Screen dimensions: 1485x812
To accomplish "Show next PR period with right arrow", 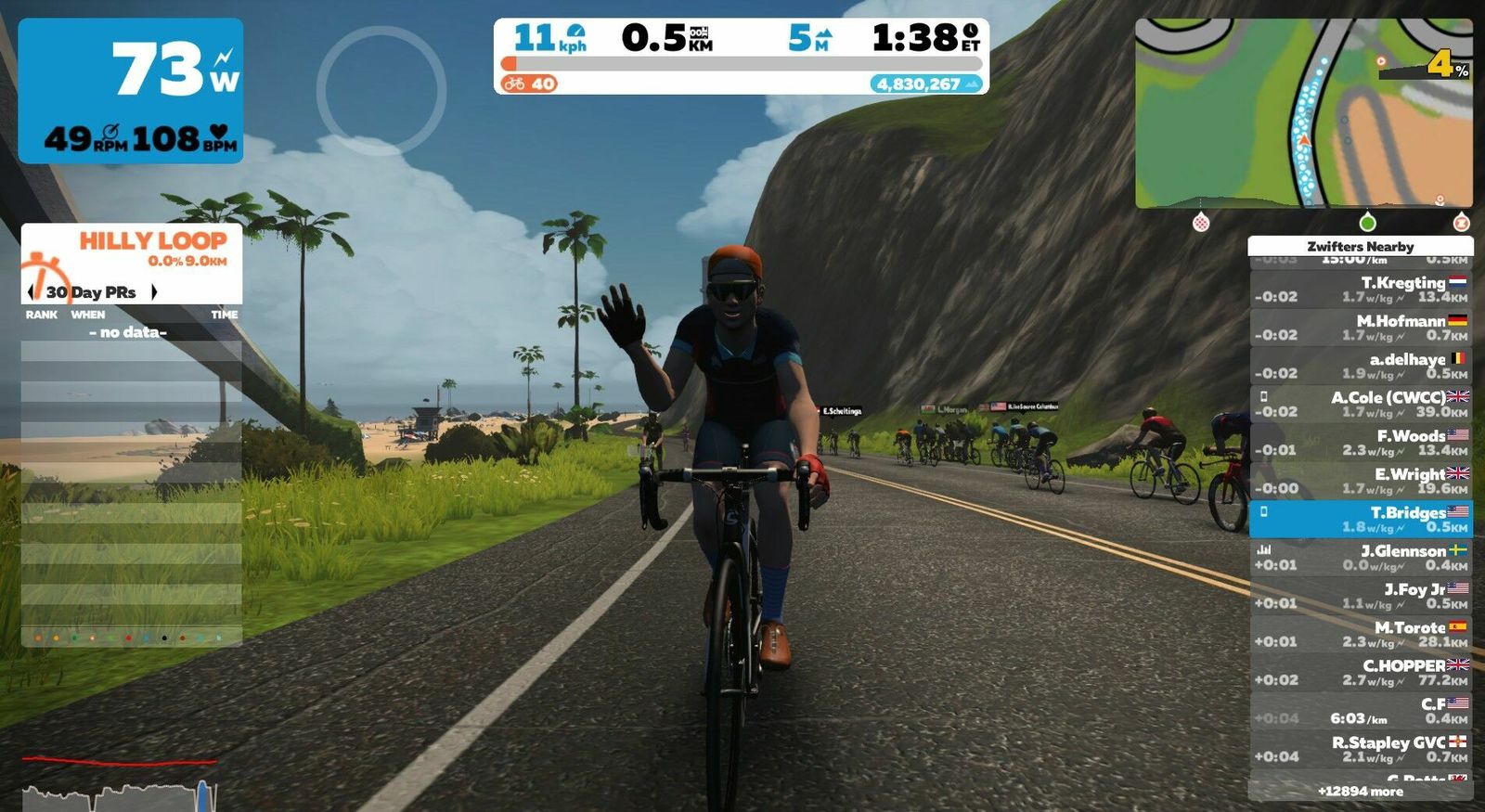I will (x=154, y=292).
